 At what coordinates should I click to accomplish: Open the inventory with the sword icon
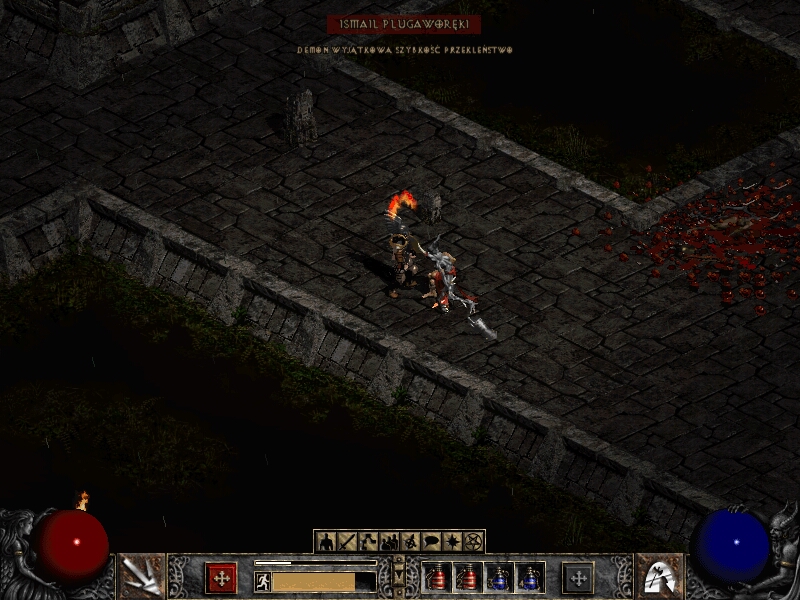pos(347,542)
